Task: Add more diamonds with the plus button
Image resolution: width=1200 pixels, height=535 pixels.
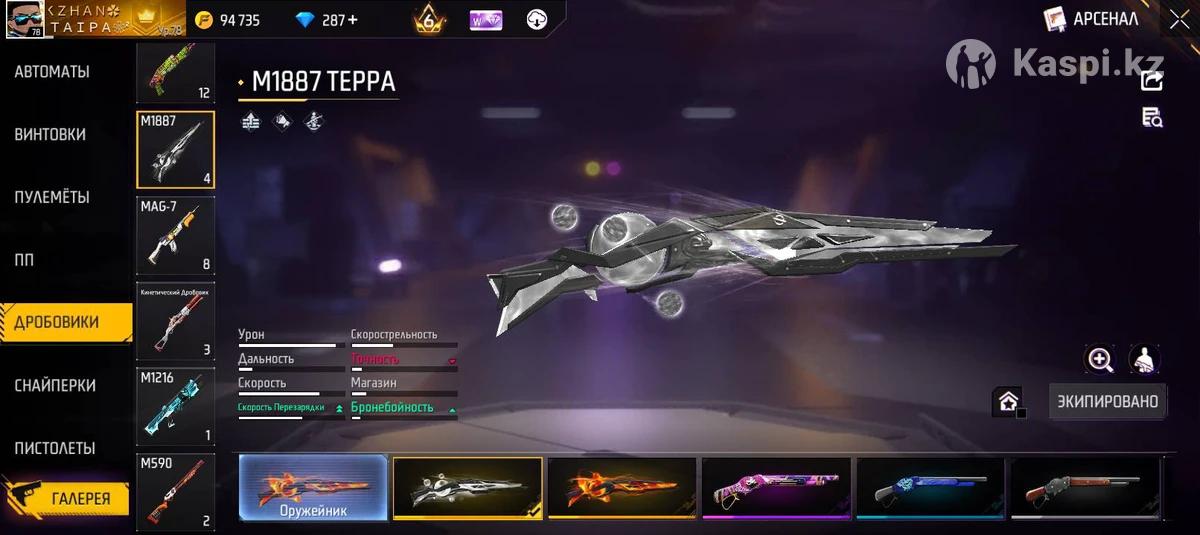Action: tap(352, 20)
